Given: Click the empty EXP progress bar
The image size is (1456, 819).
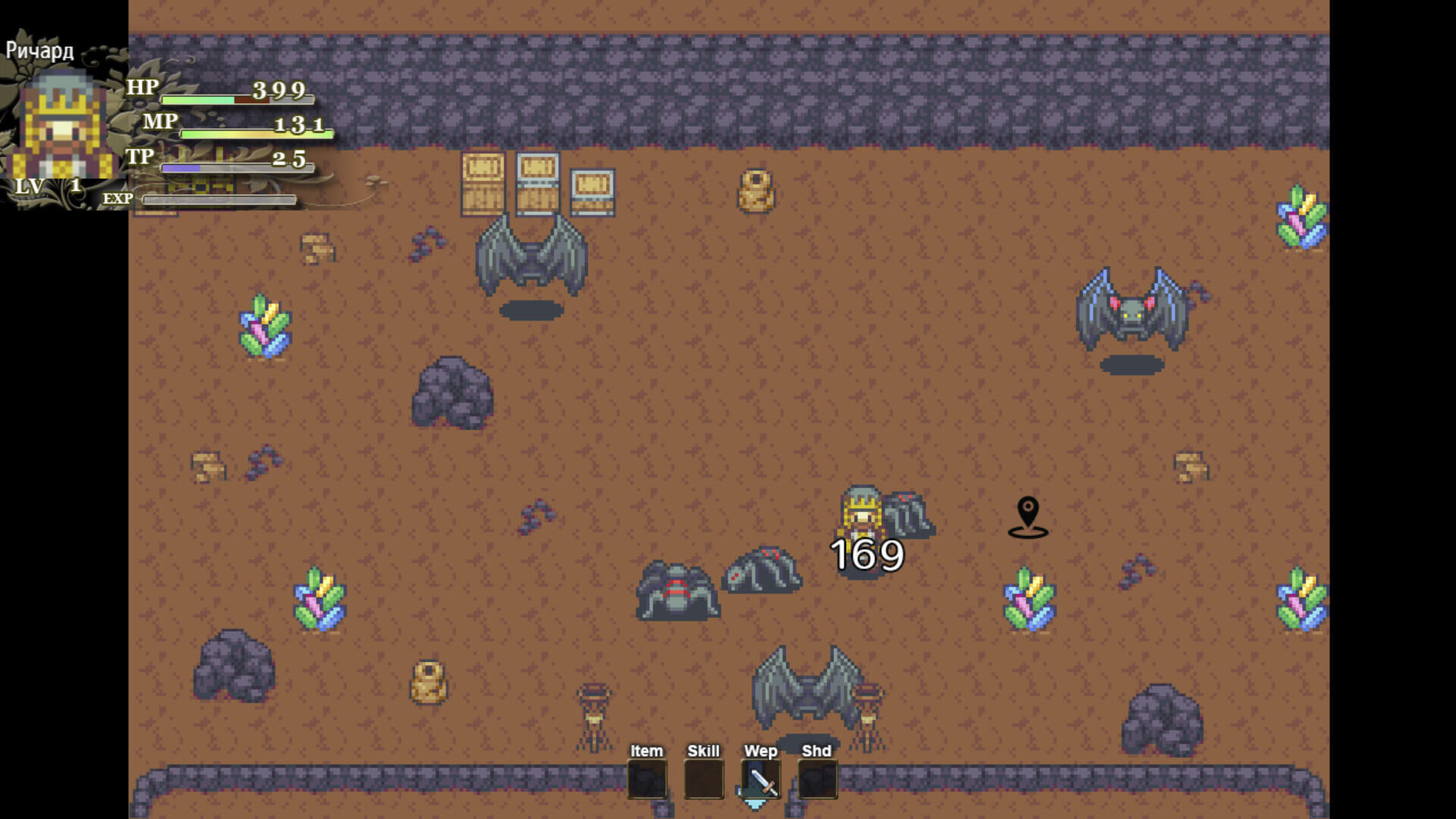Looking at the screenshot, I should pyautogui.click(x=220, y=198).
